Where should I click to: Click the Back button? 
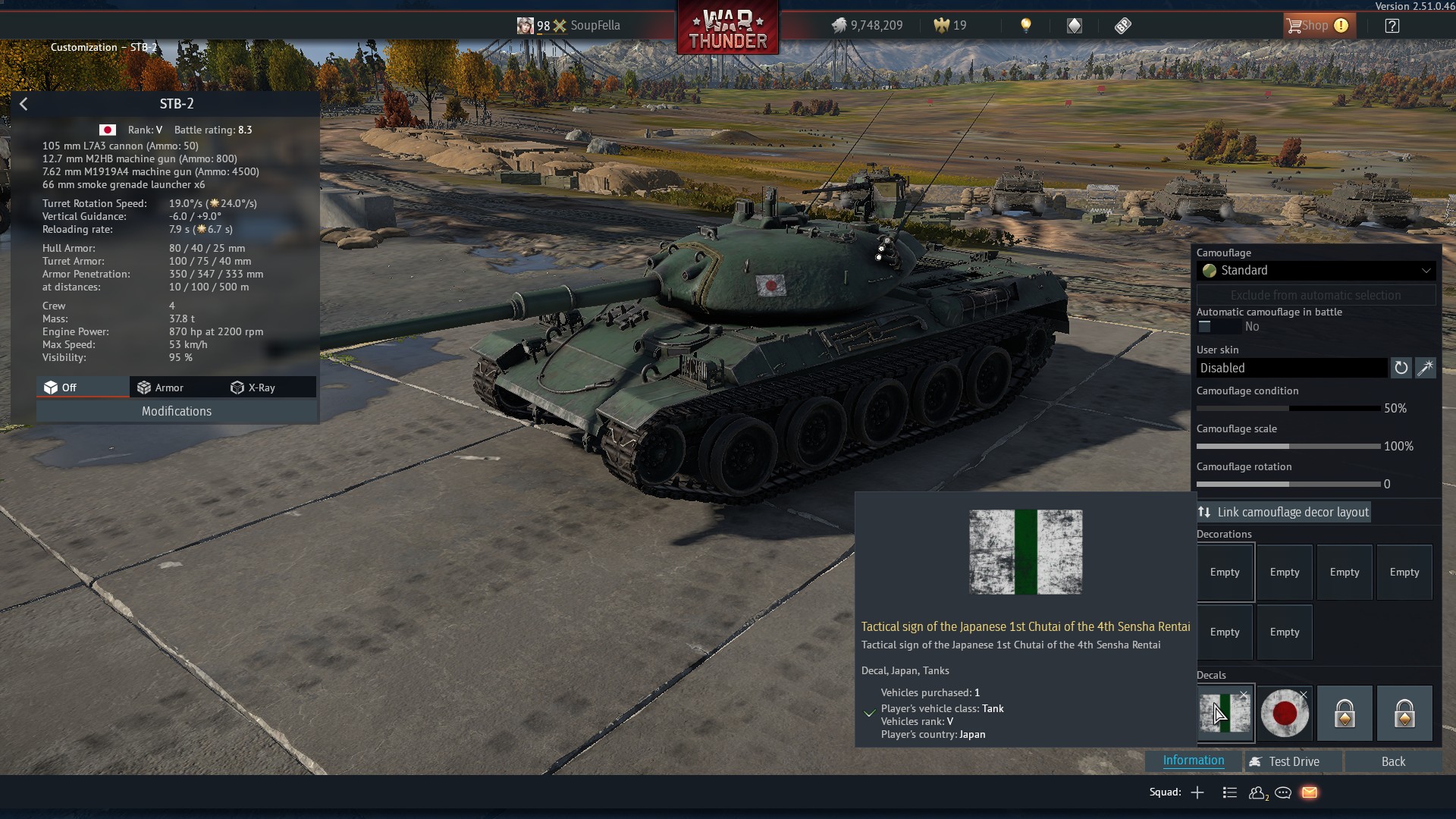pos(1393,761)
